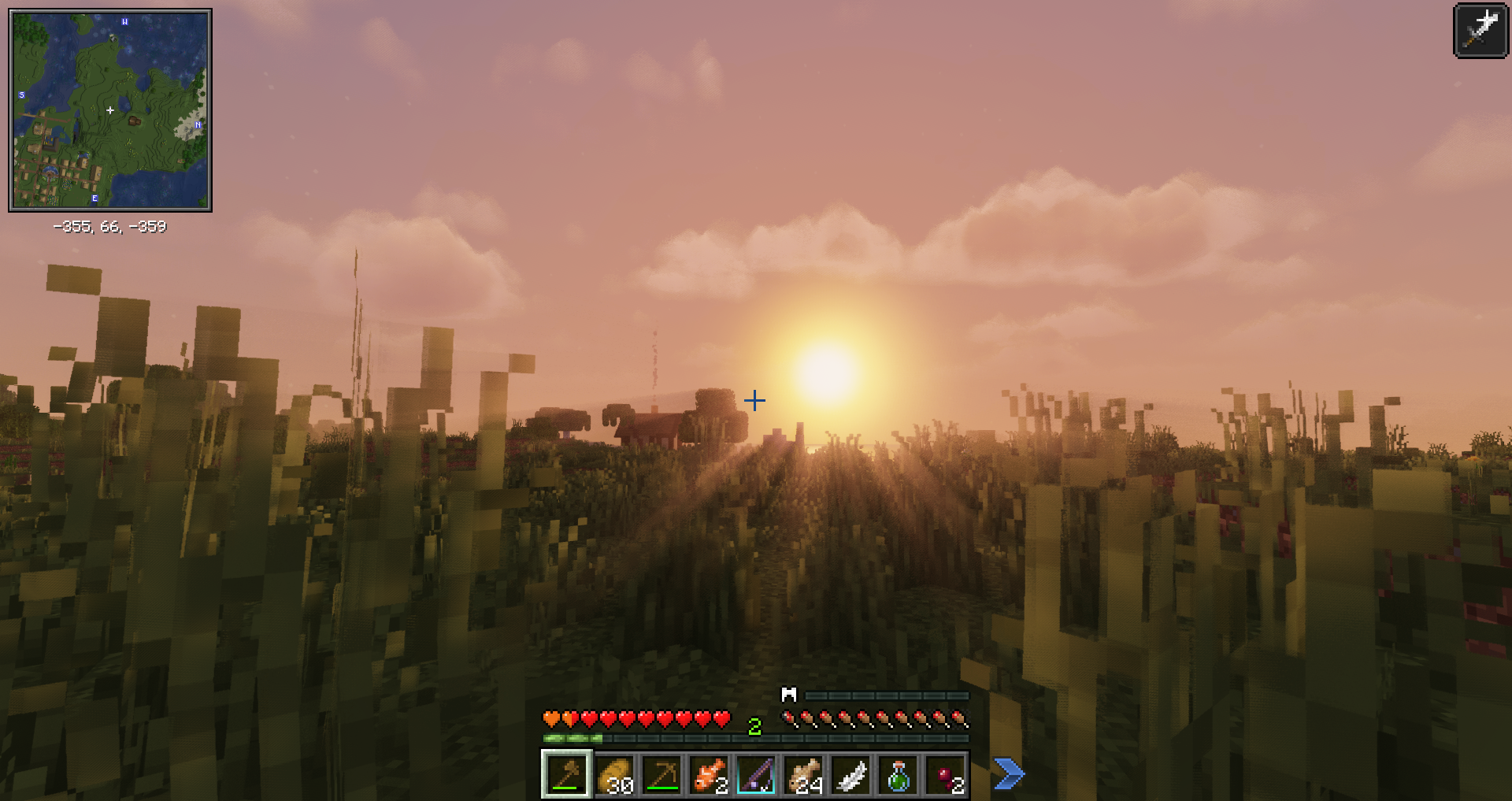1512x801 pixels.
Task: Click the coordinates text below the minimap
Action: (x=110, y=227)
